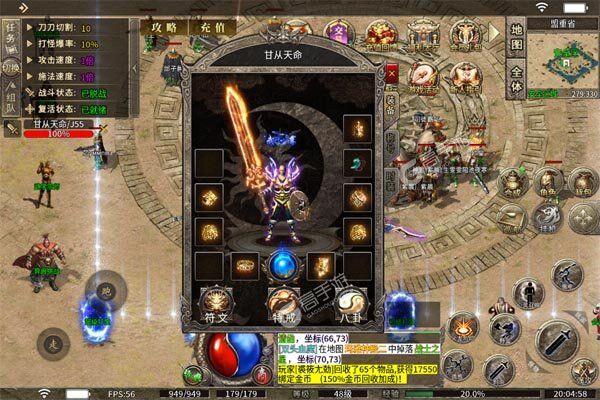This screenshot has width=600, height=400.
Task: Close the character equipment panel
Action: [391, 72]
